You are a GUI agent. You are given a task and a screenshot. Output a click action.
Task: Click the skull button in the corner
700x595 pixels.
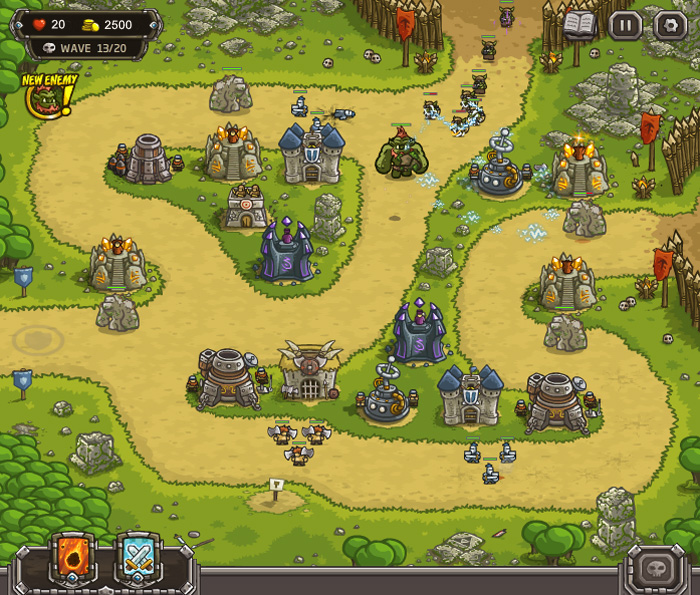657,568
